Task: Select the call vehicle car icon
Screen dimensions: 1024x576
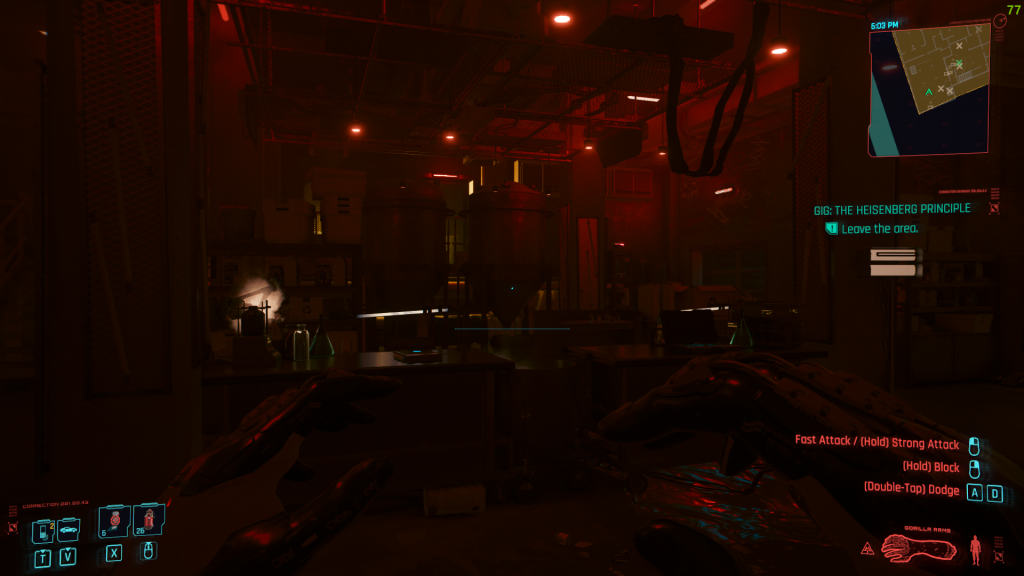Action: 68,530
